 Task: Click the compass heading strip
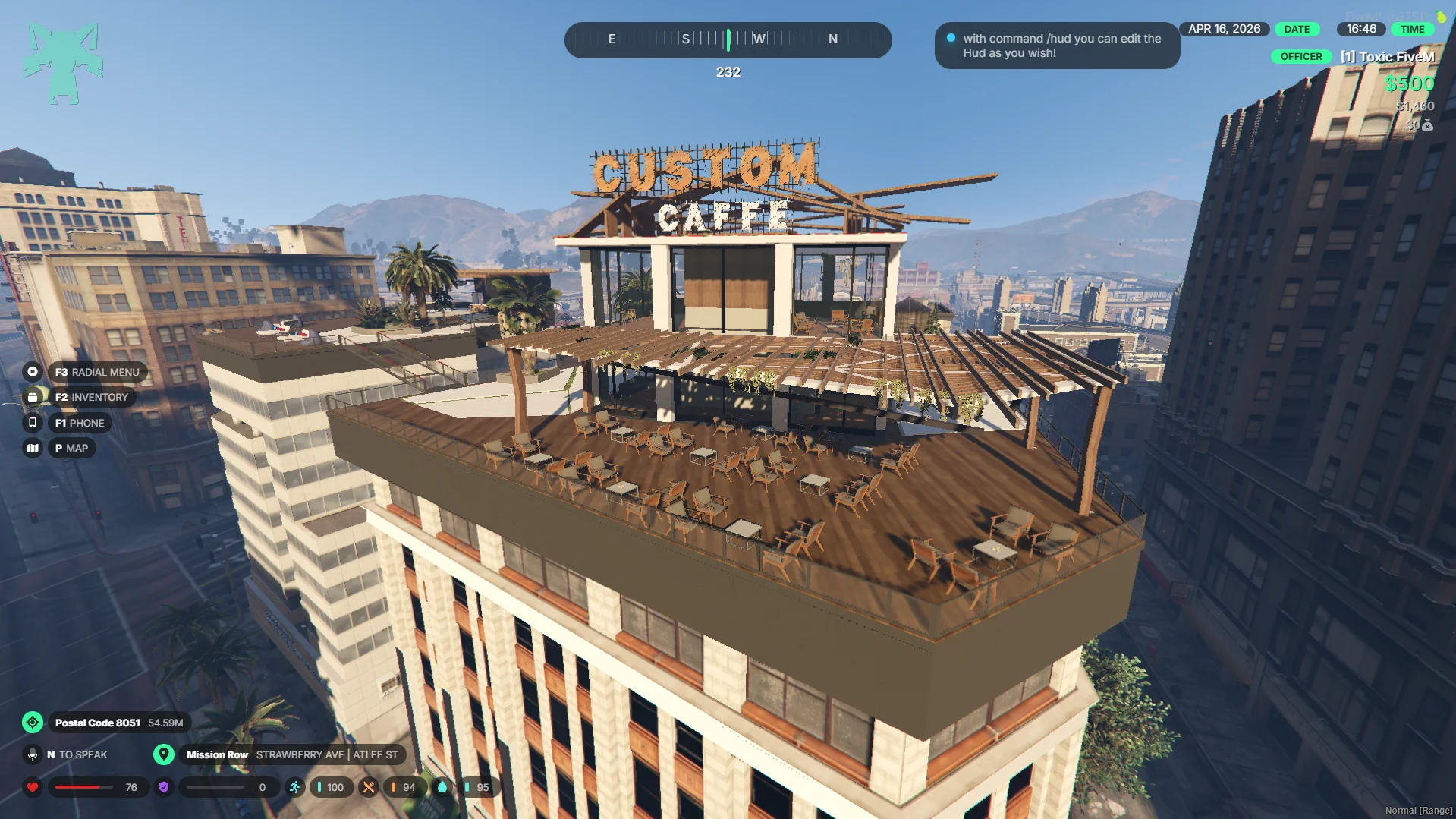(728, 39)
